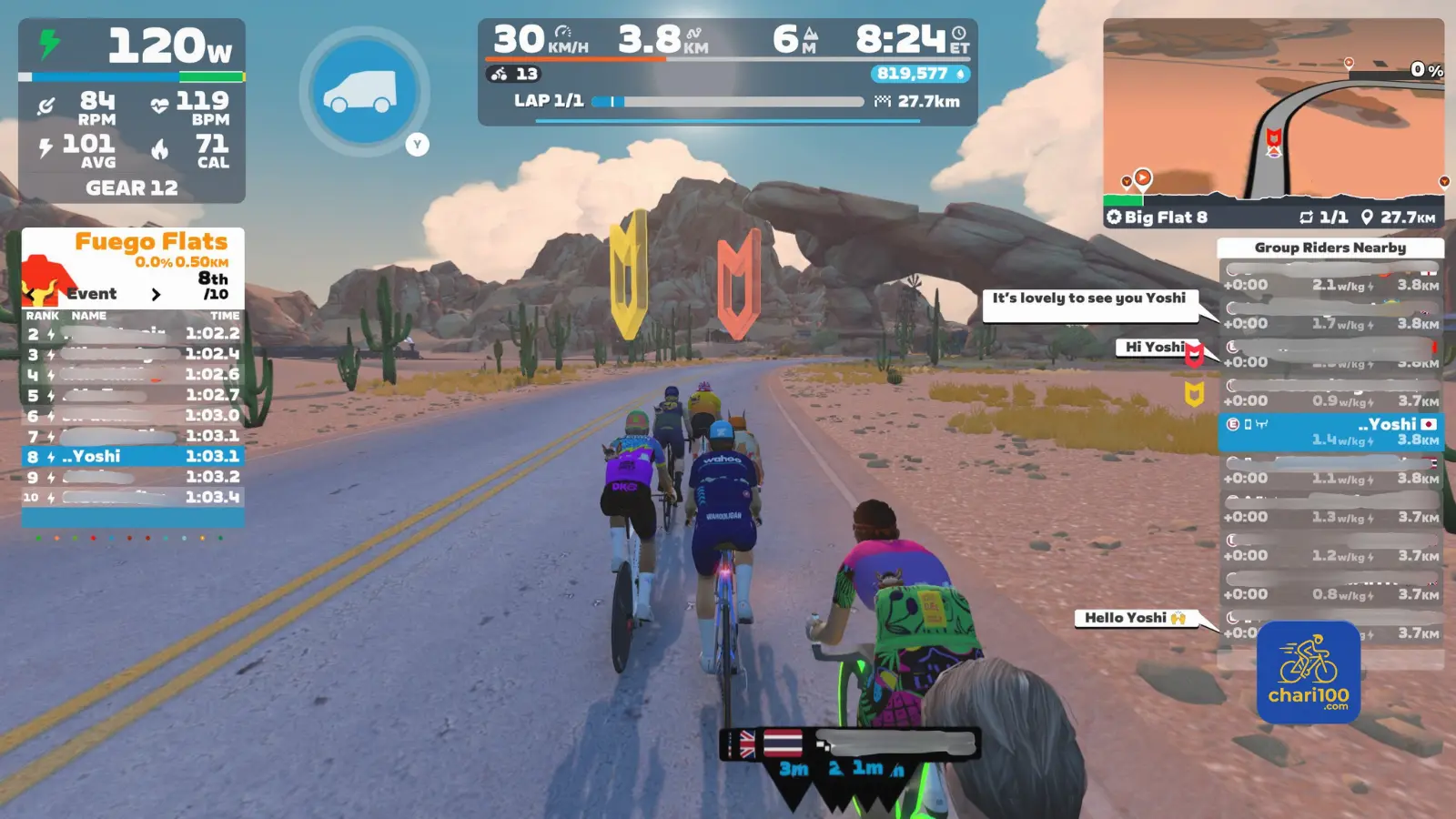The height and width of the screenshot is (819, 1456).
Task: Open the "Hello Yoshi" chat message
Action: (1134, 618)
